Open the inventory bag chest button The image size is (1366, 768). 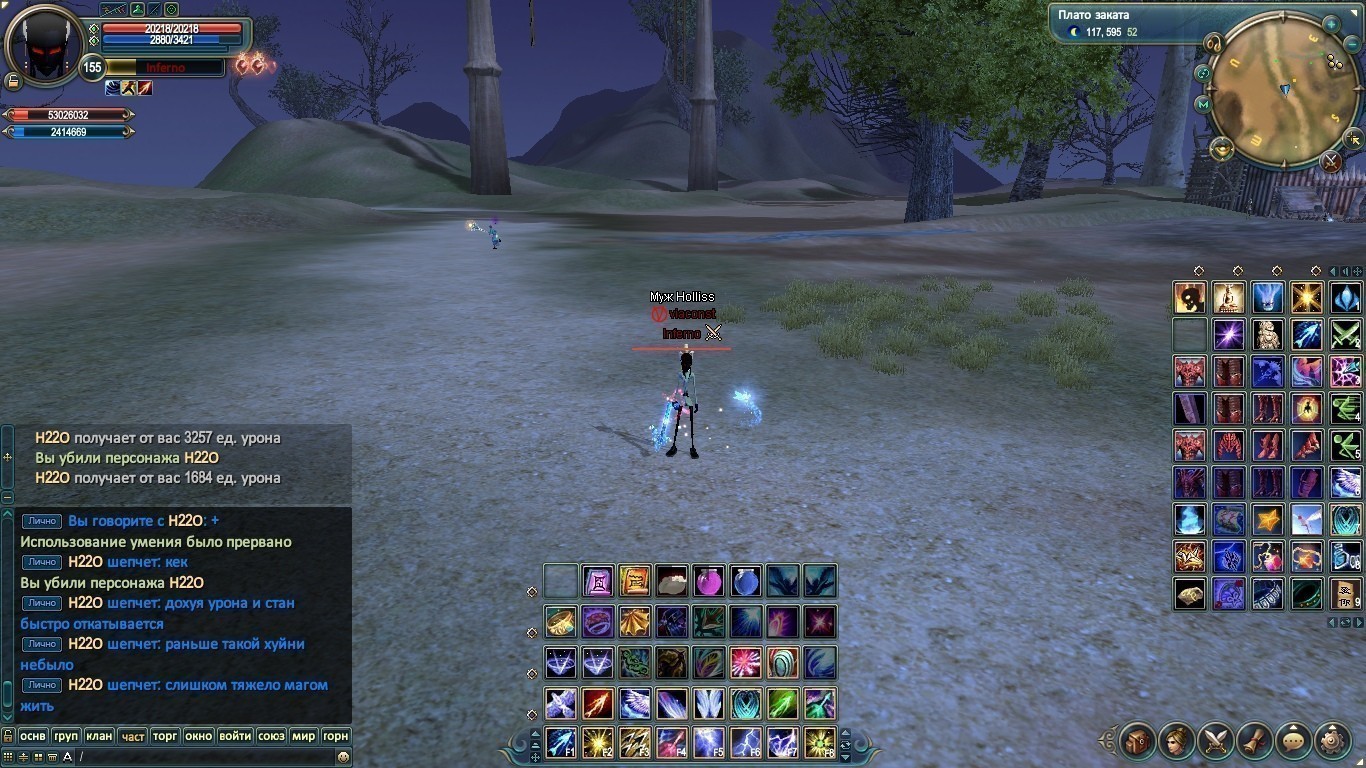point(1138,741)
